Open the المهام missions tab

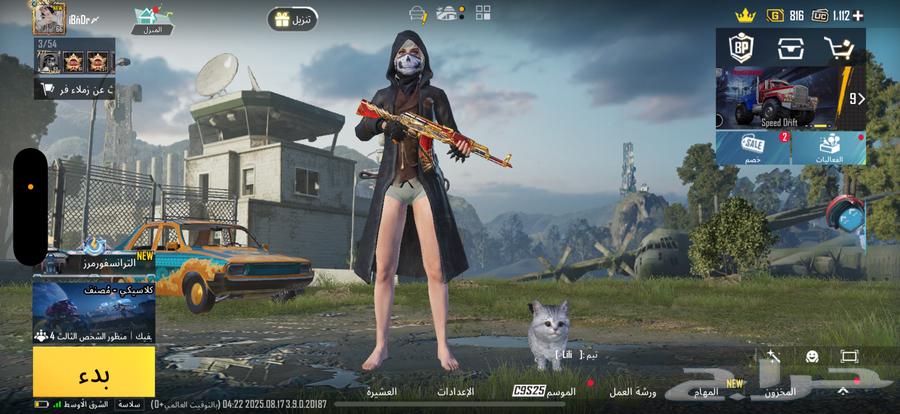pyautogui.click(x=706, y=391)
